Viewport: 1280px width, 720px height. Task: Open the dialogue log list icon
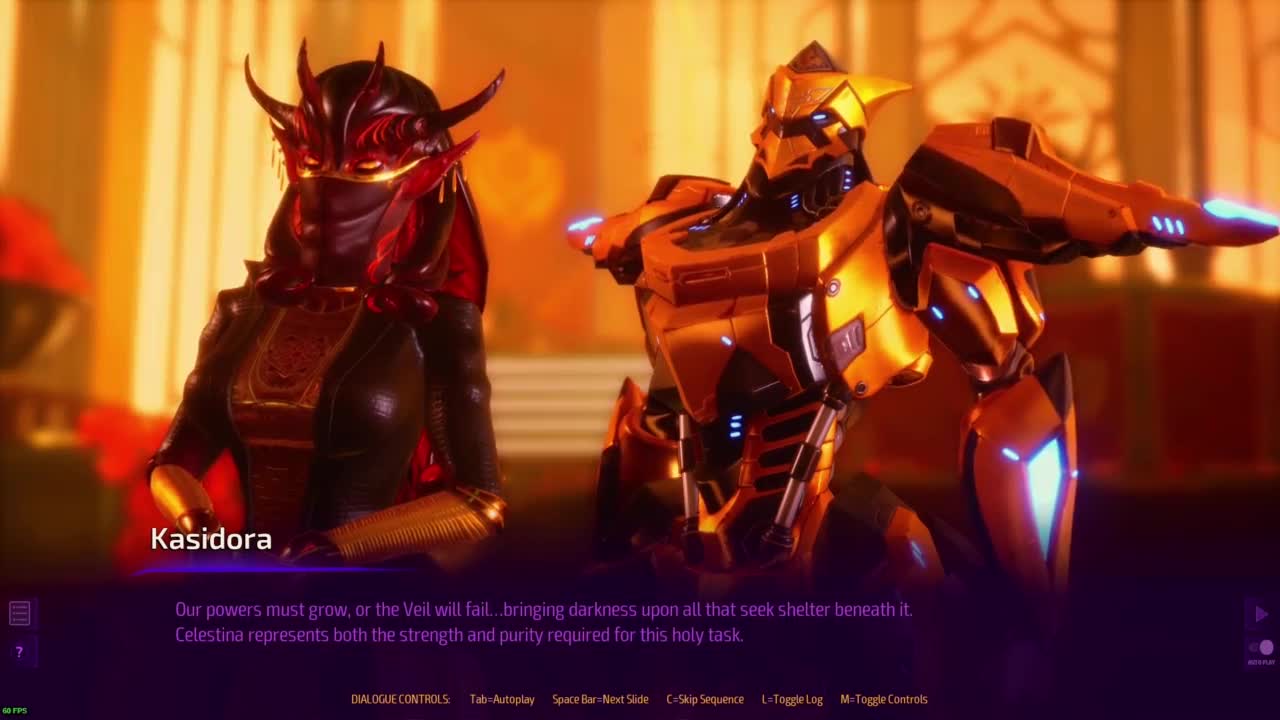point(19,613)
